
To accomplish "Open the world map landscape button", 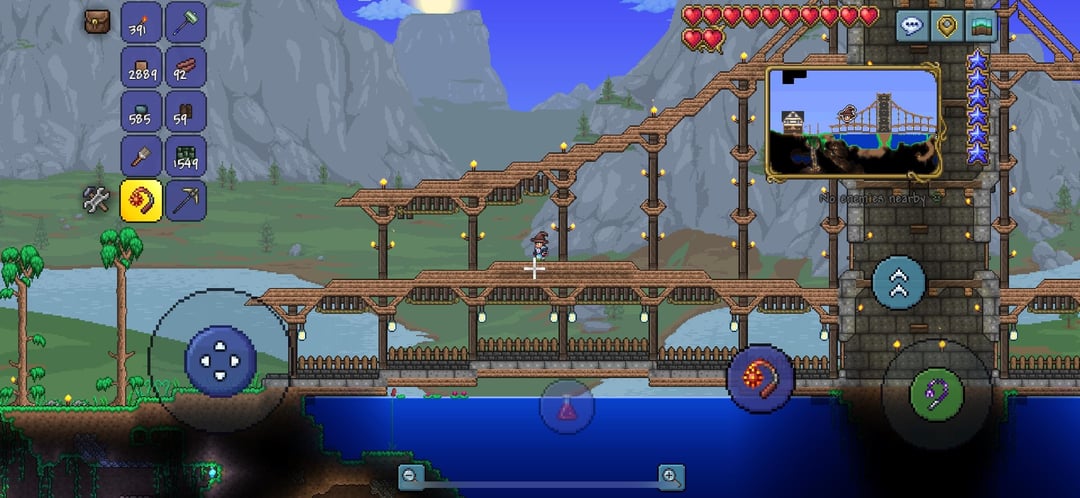I will tap(981, 26).
